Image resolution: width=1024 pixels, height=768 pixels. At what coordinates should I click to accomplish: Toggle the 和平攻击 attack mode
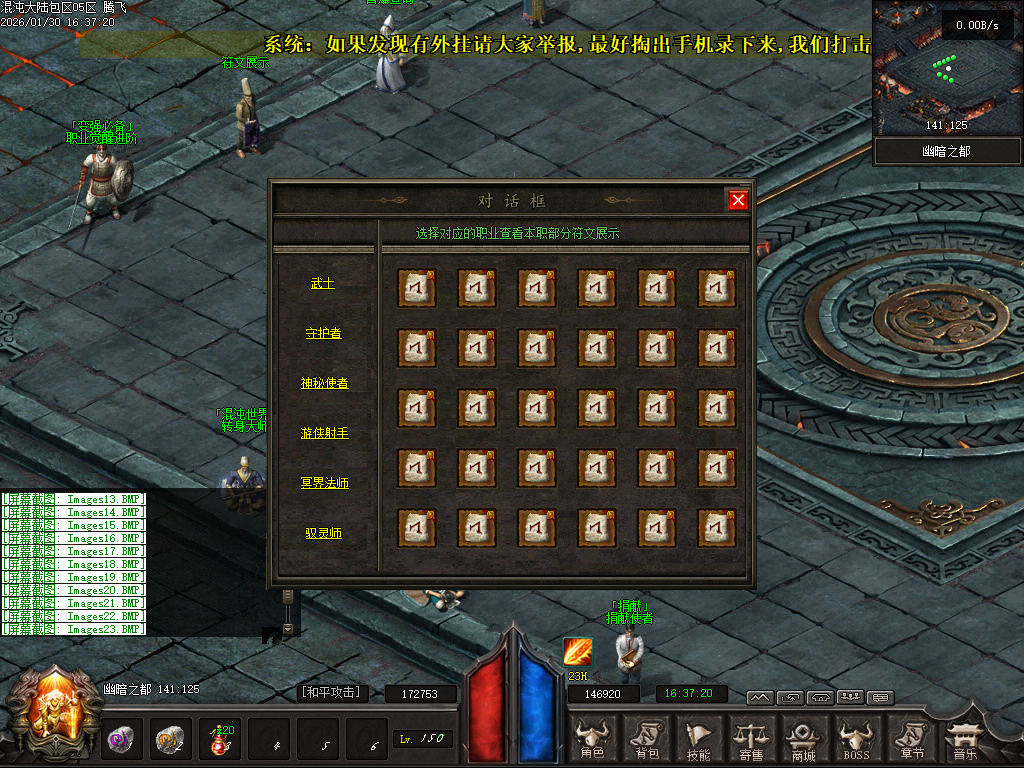334,692
